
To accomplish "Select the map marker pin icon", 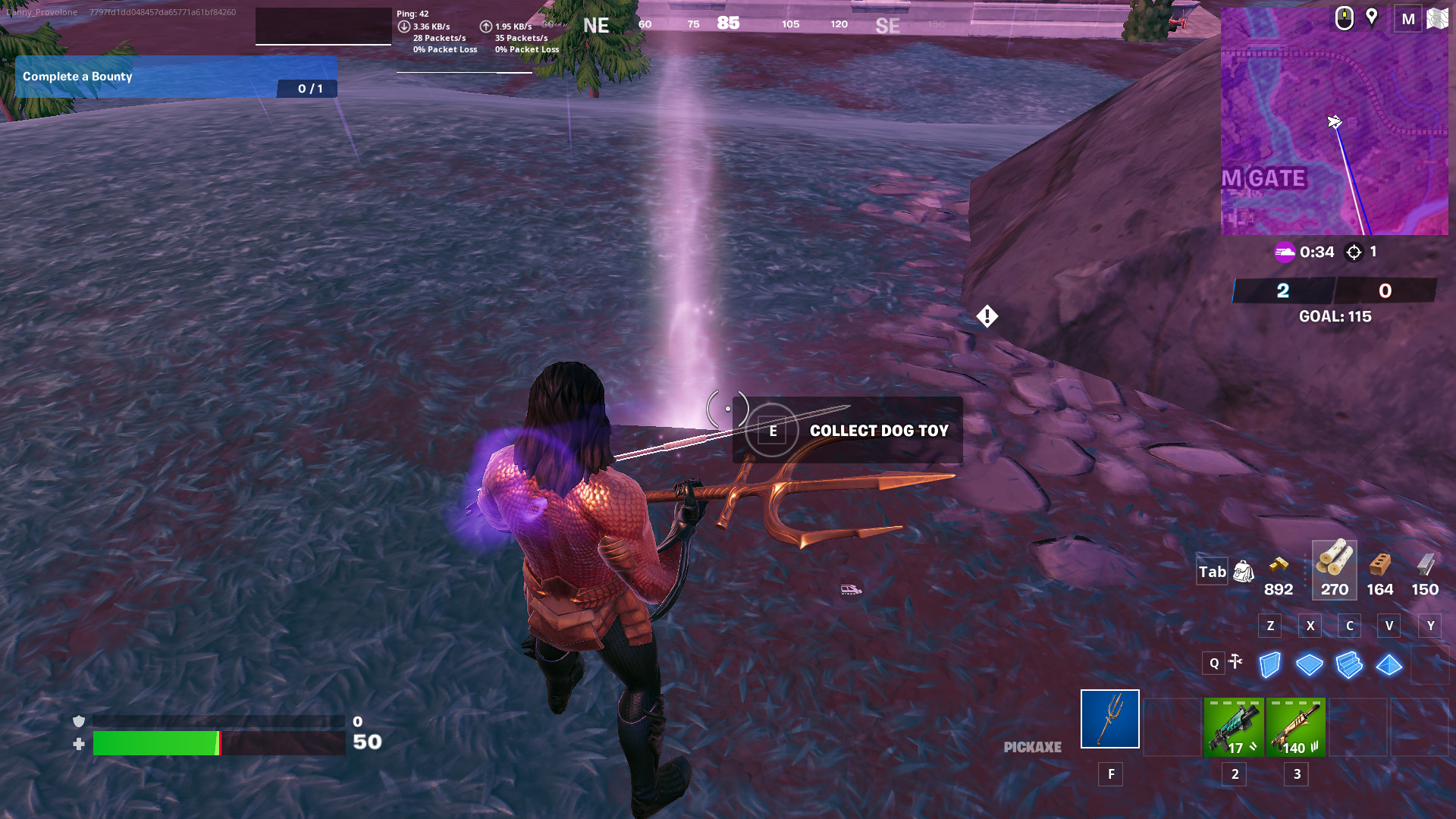I will pyautogui.click(x=1372, y=17).
